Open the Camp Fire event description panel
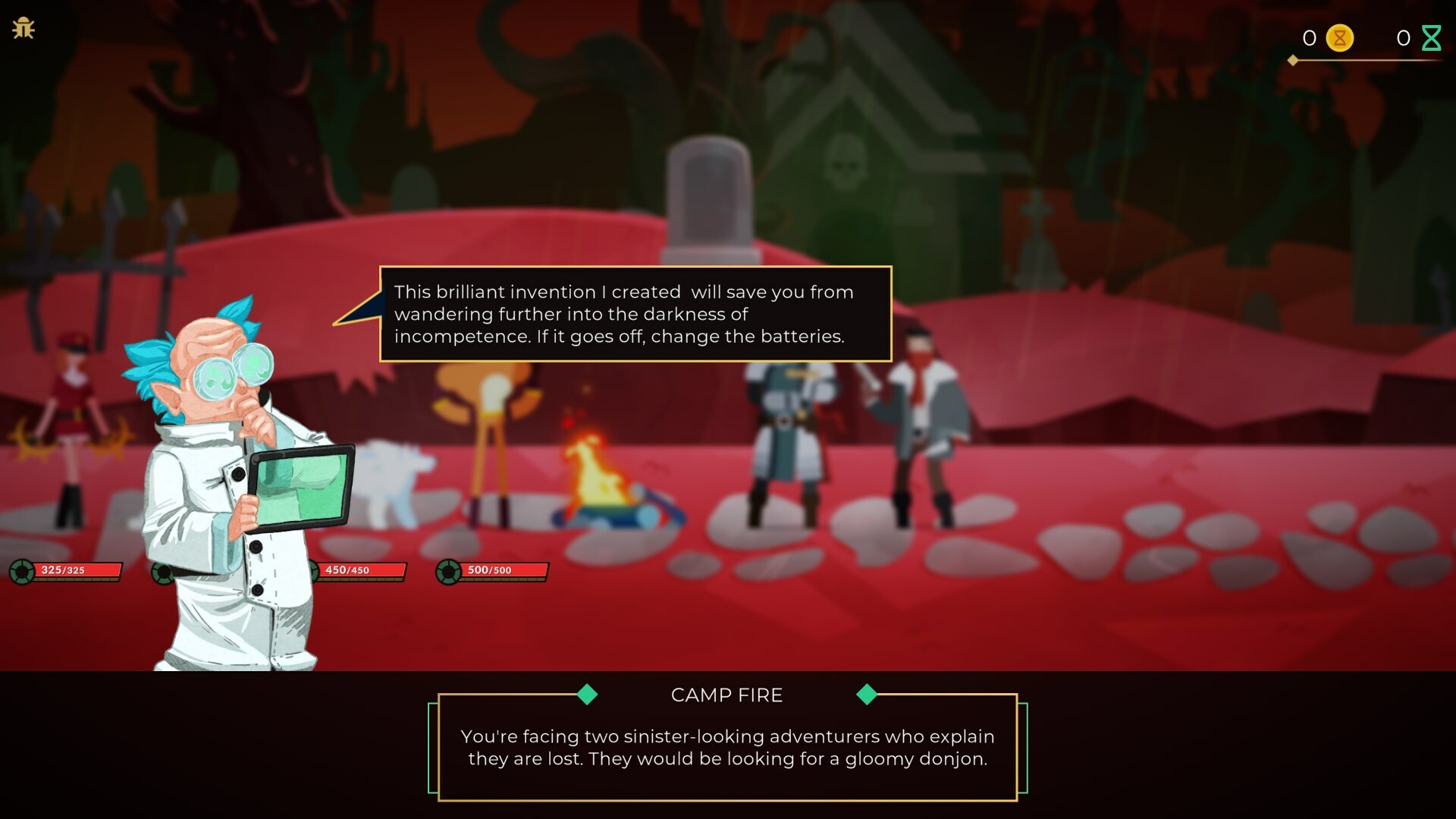Image resolution: width=1456 pixels, height=819 pixels. pyautogui.click(x=726, y=747)
